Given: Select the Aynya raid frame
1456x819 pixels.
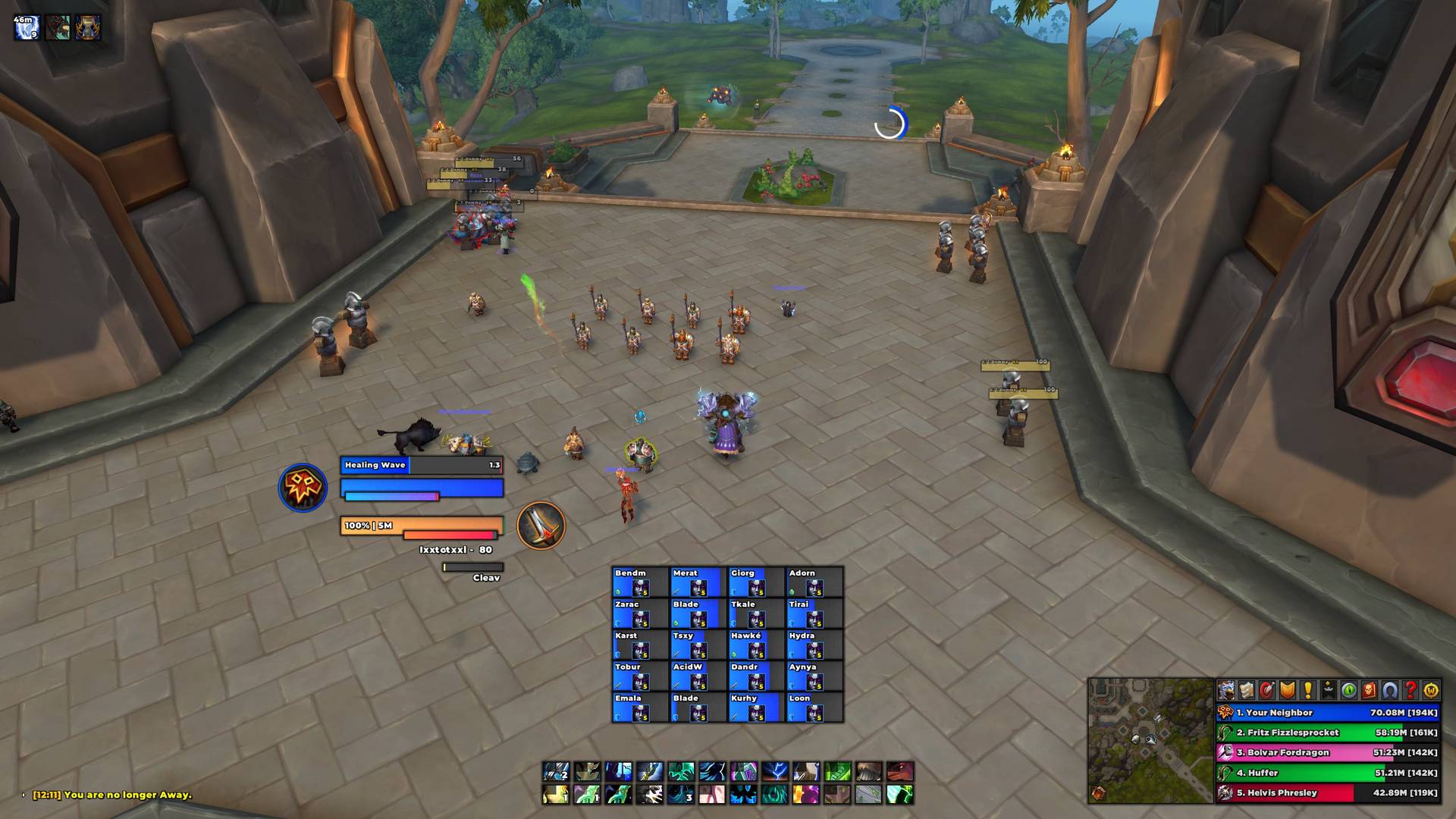Looking at the screenshot, I should [x=814, y=676].
